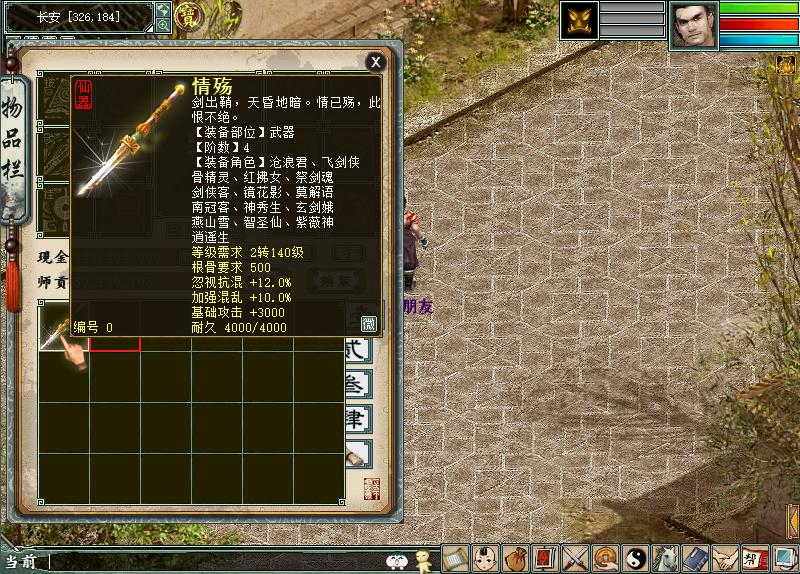This screenshot has height=574, width=800.
Task: Switch to inventory page 肆
Action: 357,417
